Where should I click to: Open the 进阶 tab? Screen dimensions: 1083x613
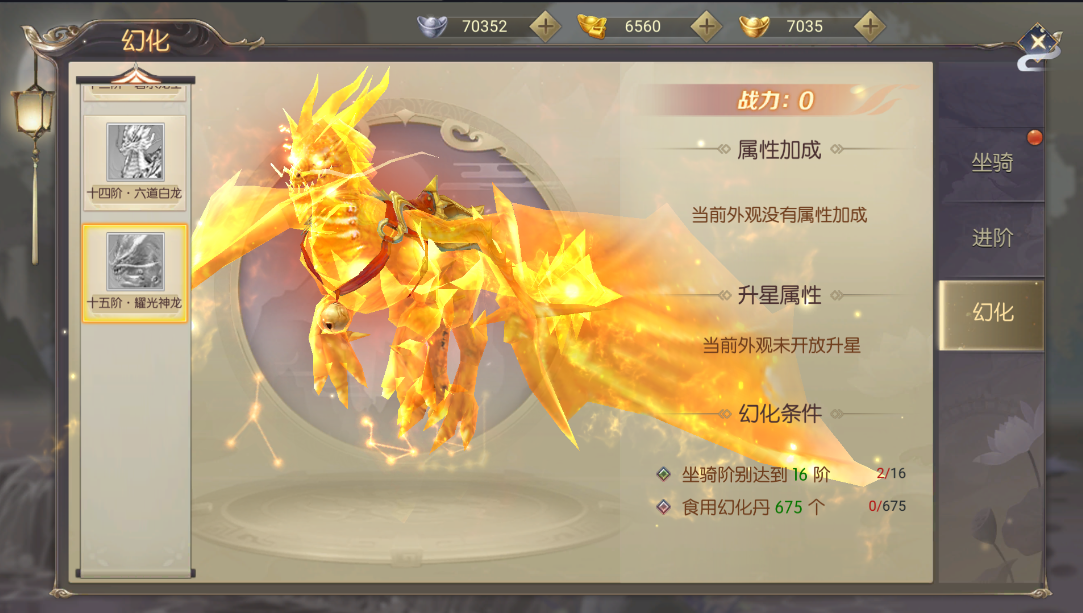click(992, 238)
